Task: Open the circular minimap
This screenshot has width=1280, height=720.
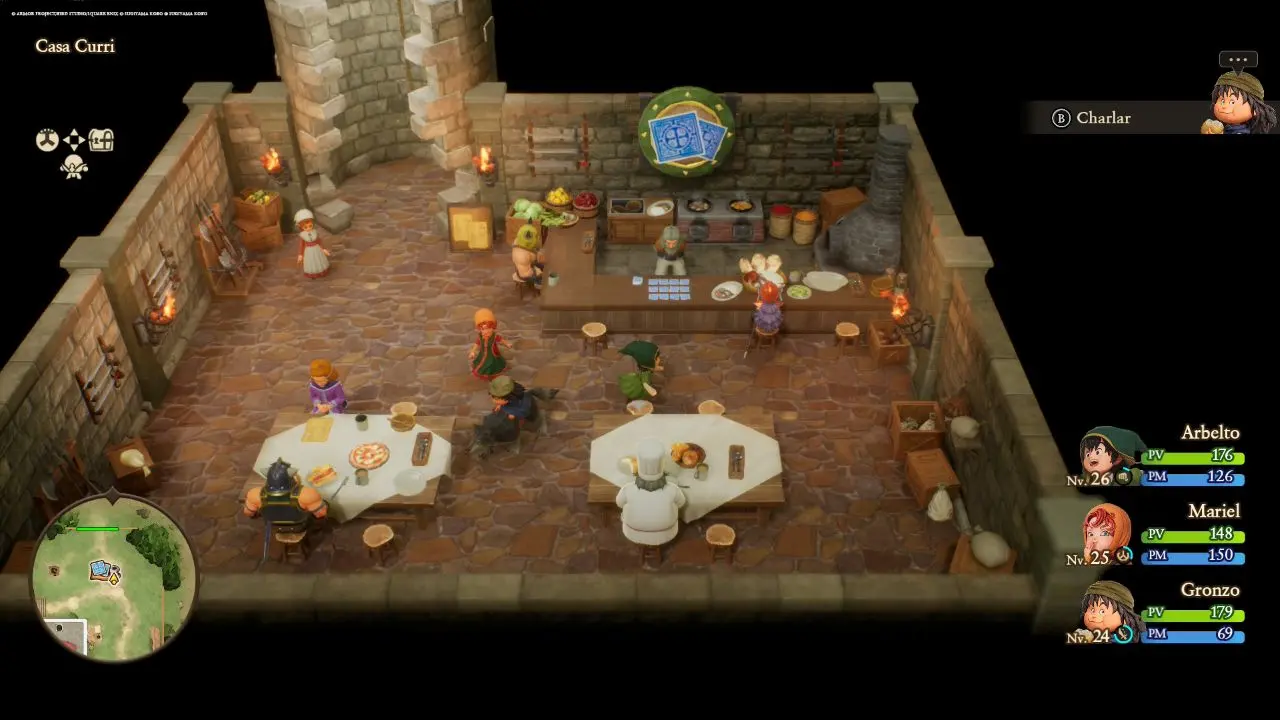Action: 113,576
